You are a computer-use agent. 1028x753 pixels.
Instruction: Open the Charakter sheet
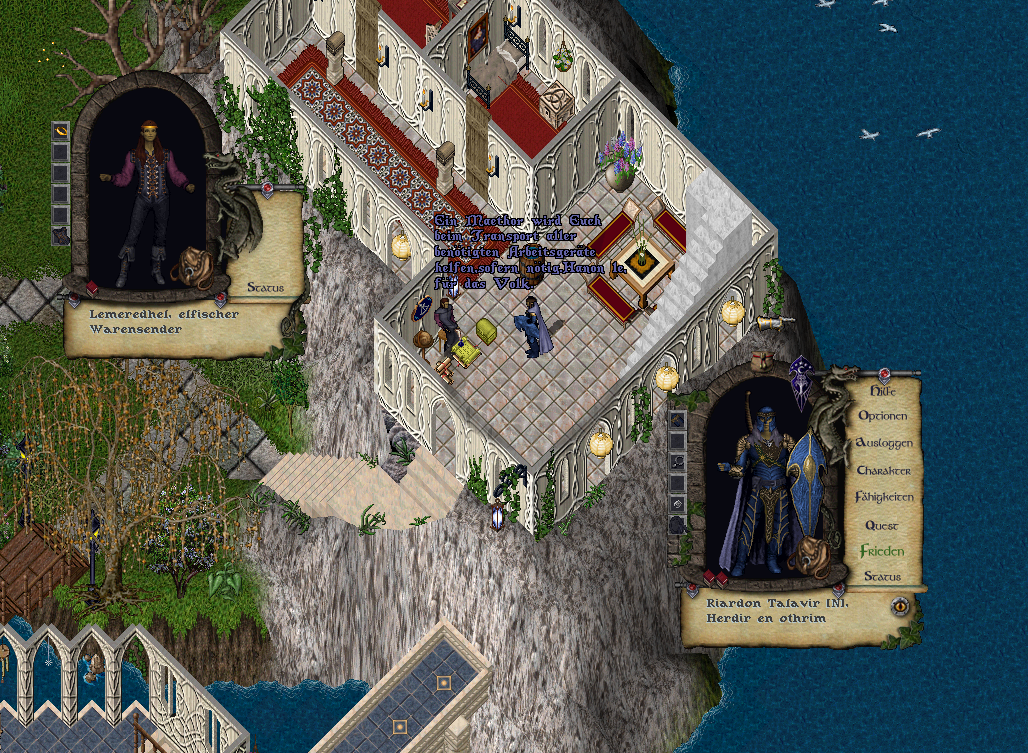pyautogui.click(x=883, y=470)
